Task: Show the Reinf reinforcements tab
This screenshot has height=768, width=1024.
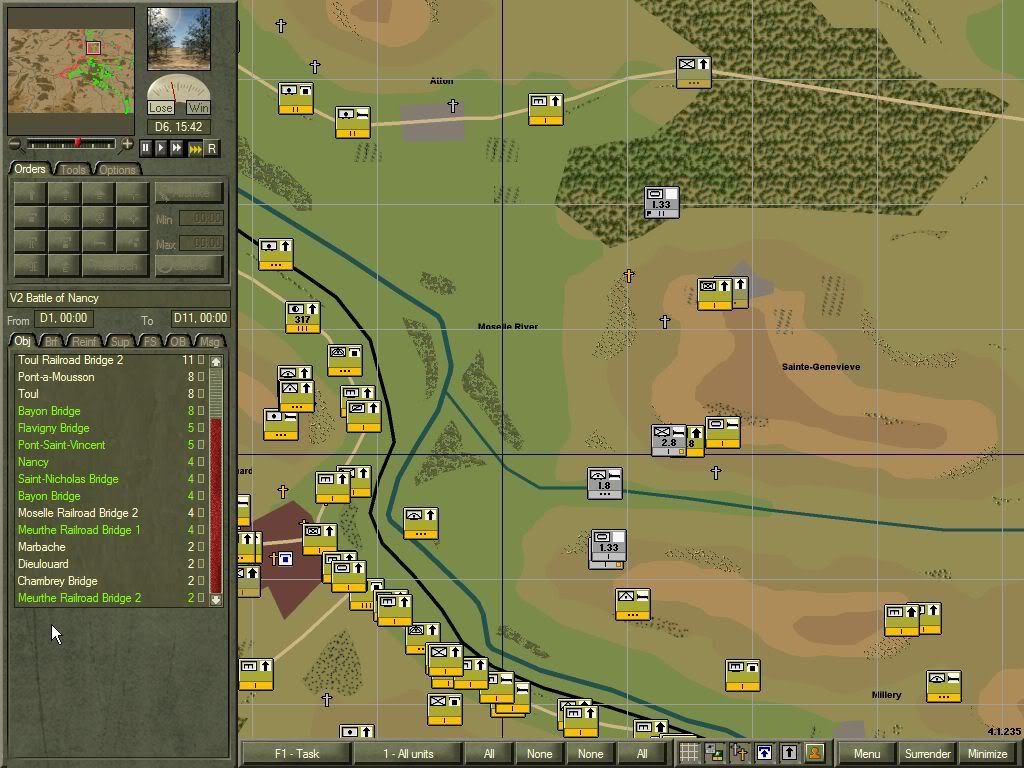Action: coord(86,342)
